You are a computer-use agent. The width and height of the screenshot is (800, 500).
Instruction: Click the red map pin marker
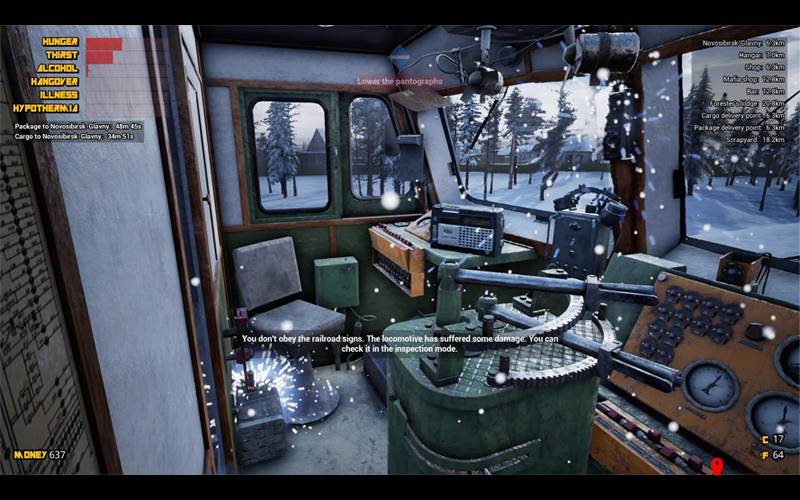click(x=716, y=466)
